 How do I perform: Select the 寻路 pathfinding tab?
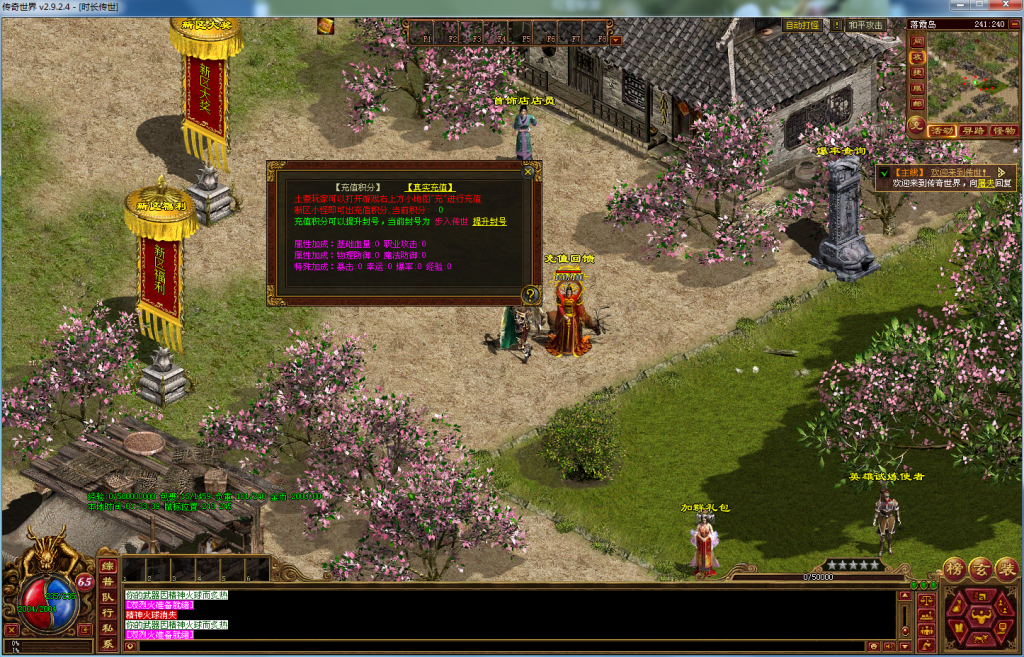coord(972,131)
